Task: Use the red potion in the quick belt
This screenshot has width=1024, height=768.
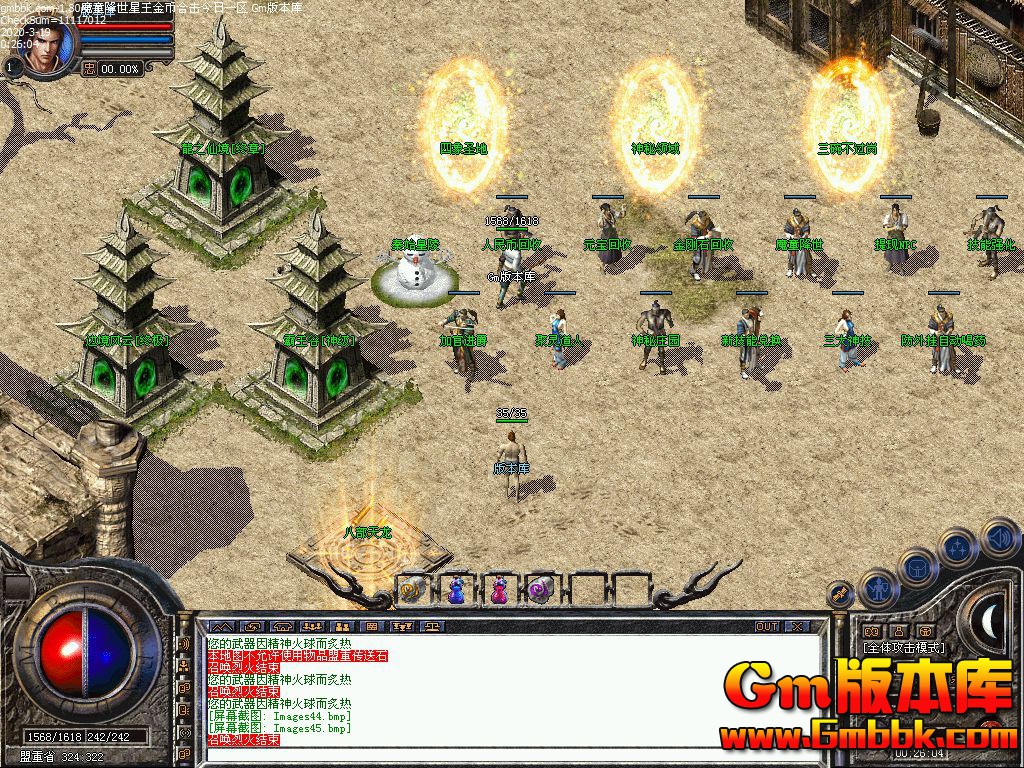Action: (499, 591)
